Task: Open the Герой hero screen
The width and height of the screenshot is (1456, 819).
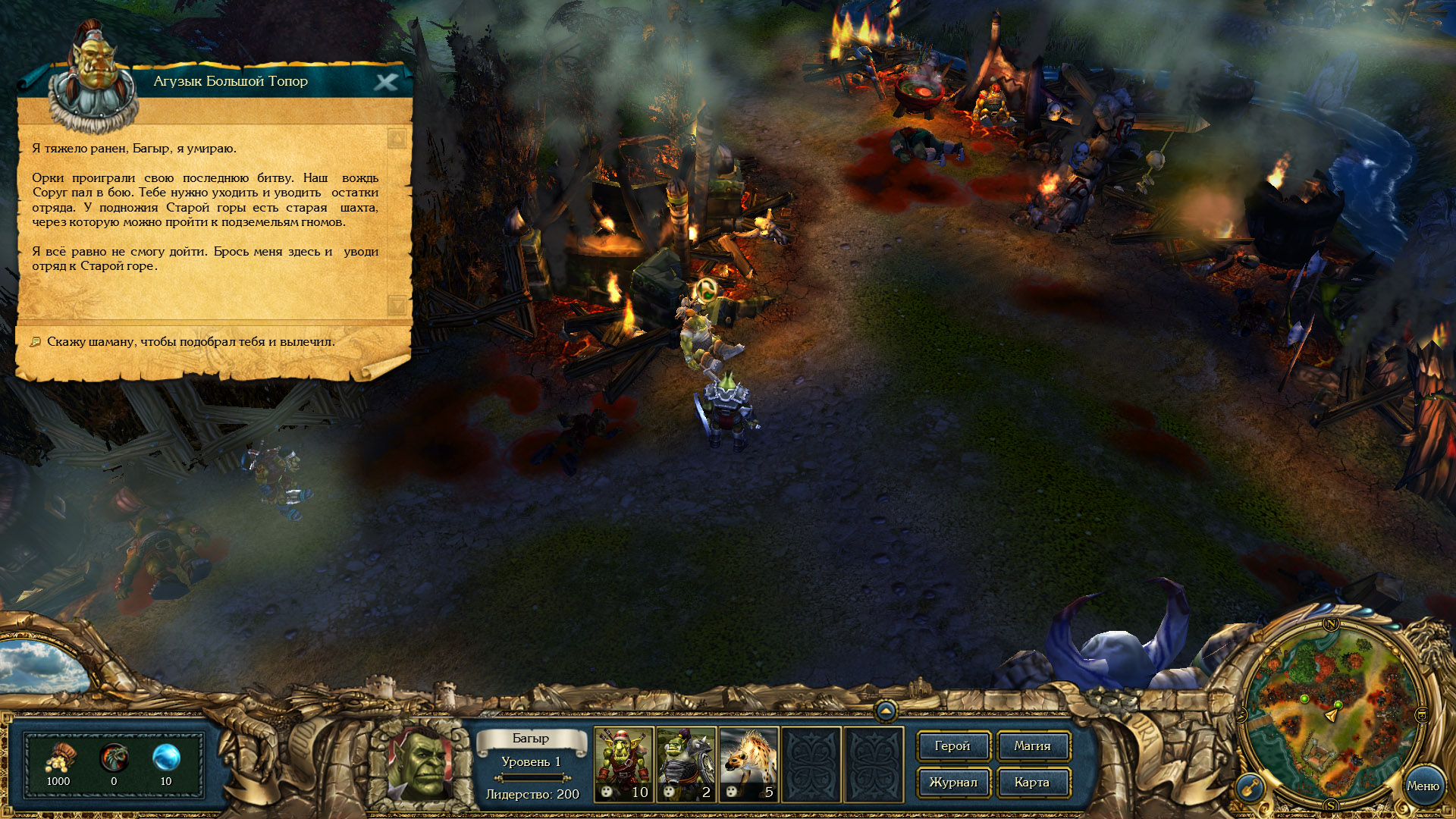Action: click(952, 746)
